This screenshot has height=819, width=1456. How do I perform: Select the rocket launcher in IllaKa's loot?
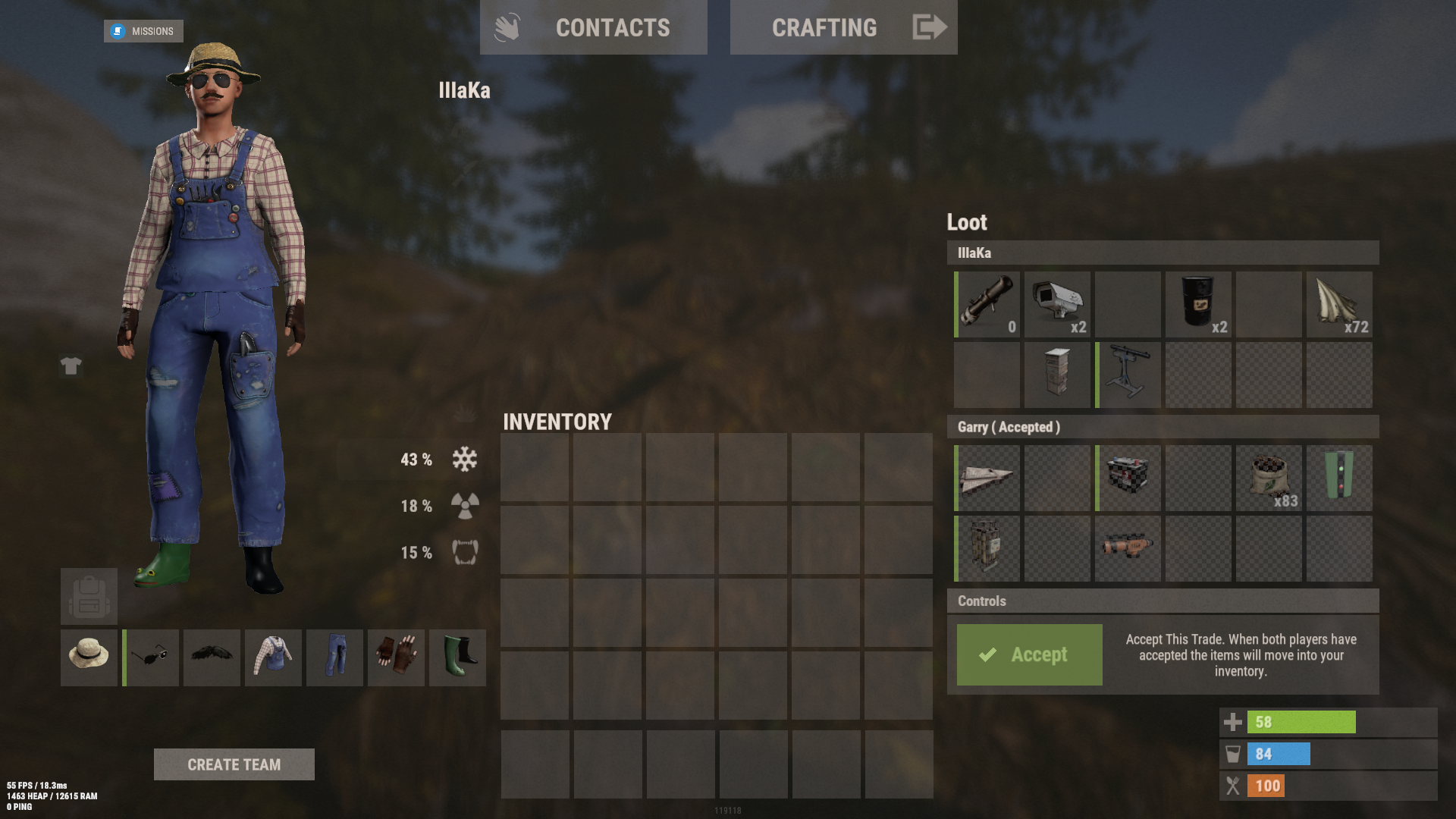[987, 303]
